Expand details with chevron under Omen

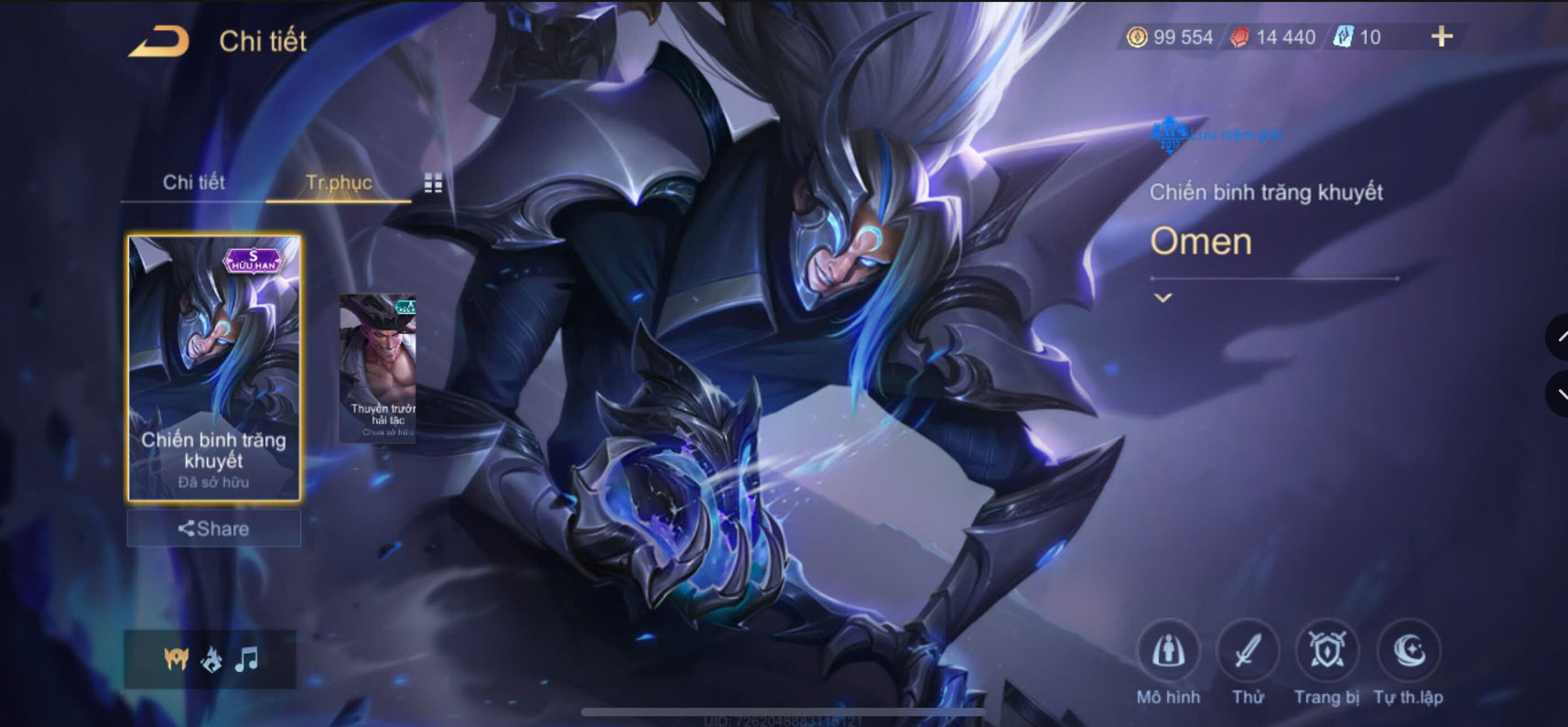tap(1162, 297)
